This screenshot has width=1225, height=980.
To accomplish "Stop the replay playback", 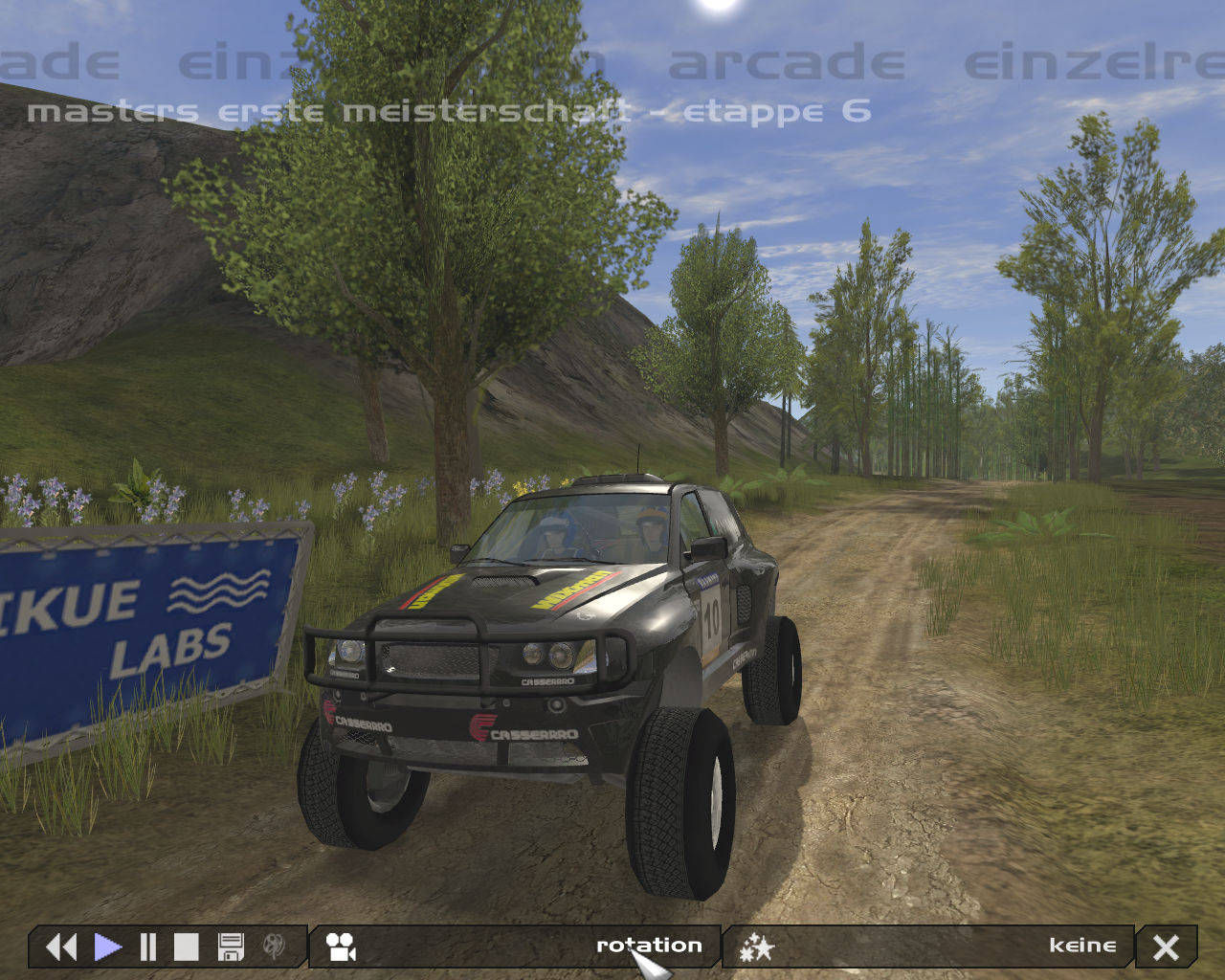I will pyautogui.click(x=186, y=947).
